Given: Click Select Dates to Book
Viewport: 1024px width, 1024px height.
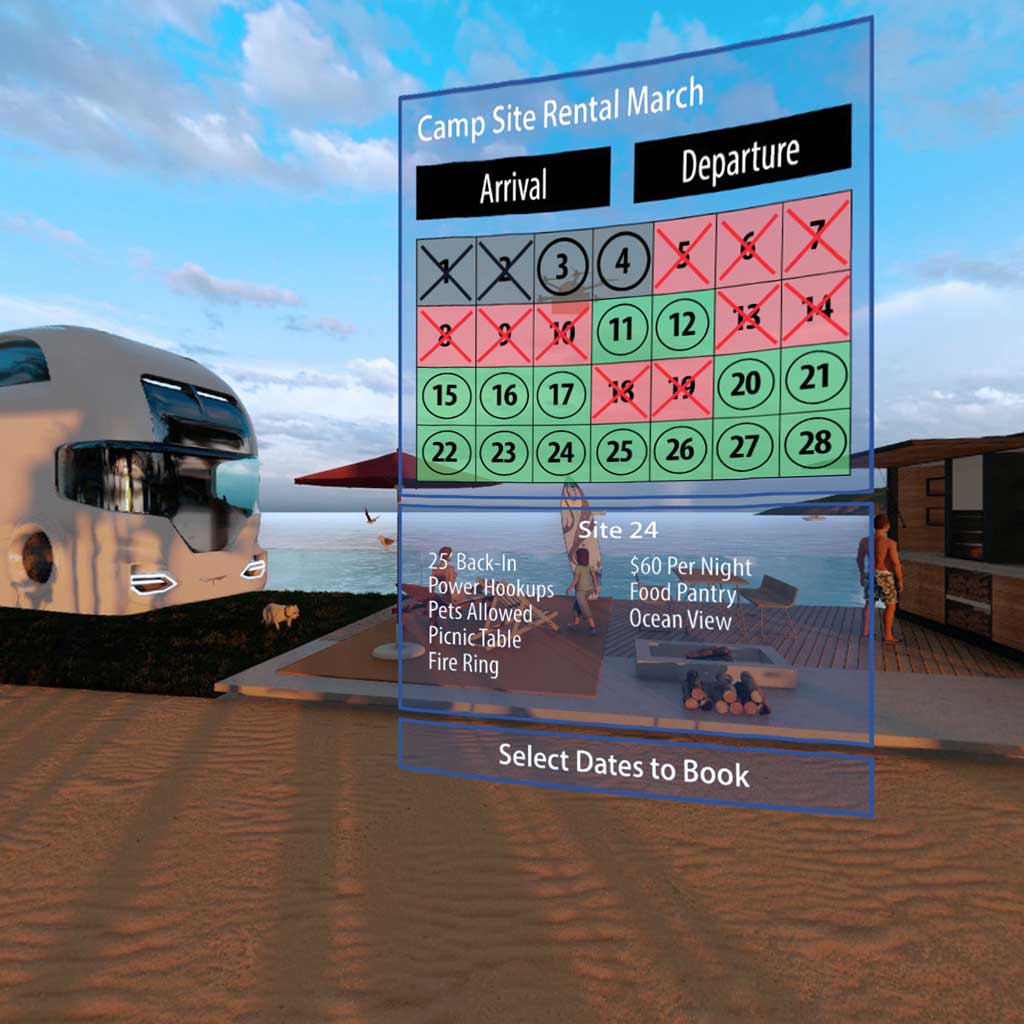Looking at the screenshot, I should pyautogui.click(x=624, y=764).
